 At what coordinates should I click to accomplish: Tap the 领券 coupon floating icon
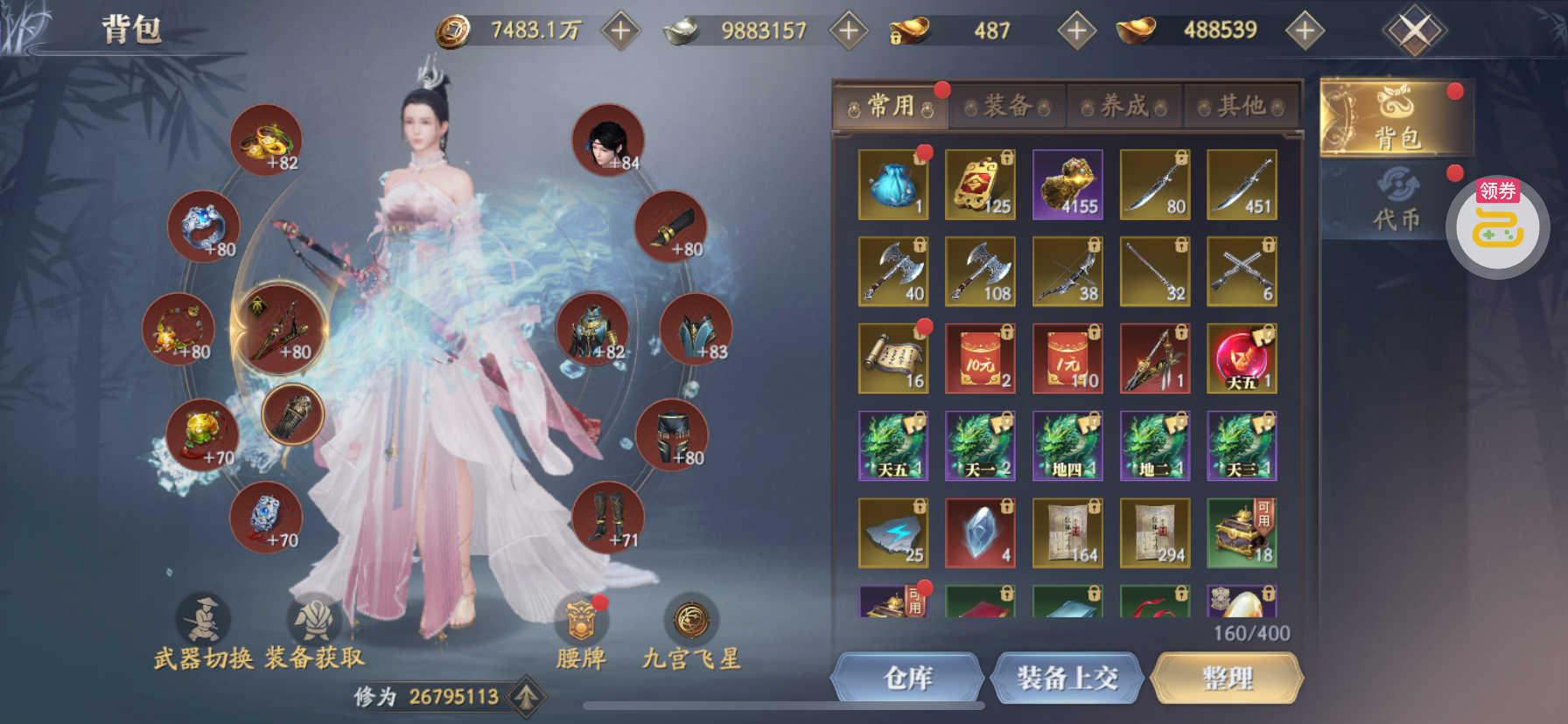1497,226
